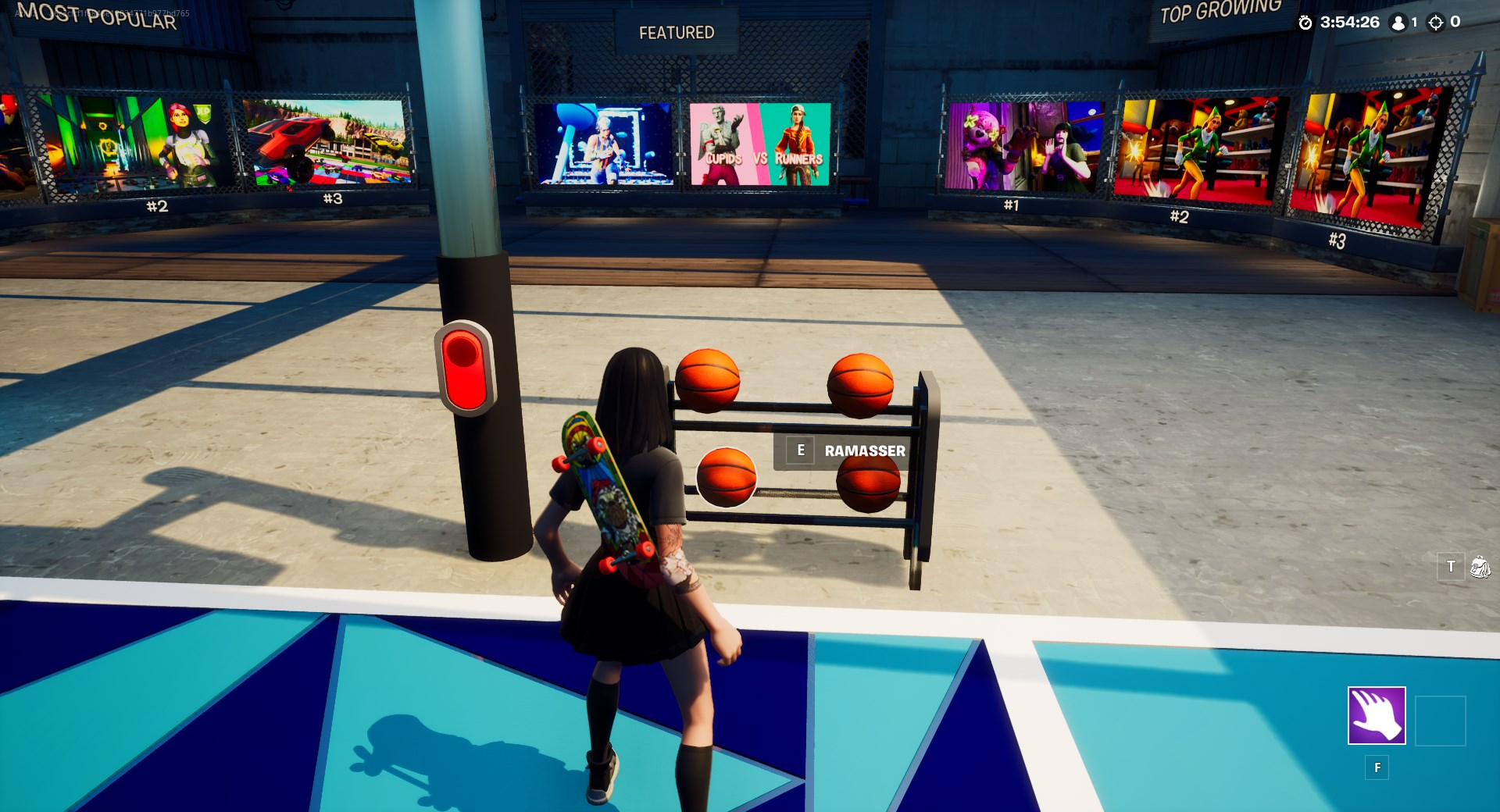Viewport: 1500px width, 812px height.
Task: Click the E key prompt beside RAMASSER
Action: pos(799,450)
